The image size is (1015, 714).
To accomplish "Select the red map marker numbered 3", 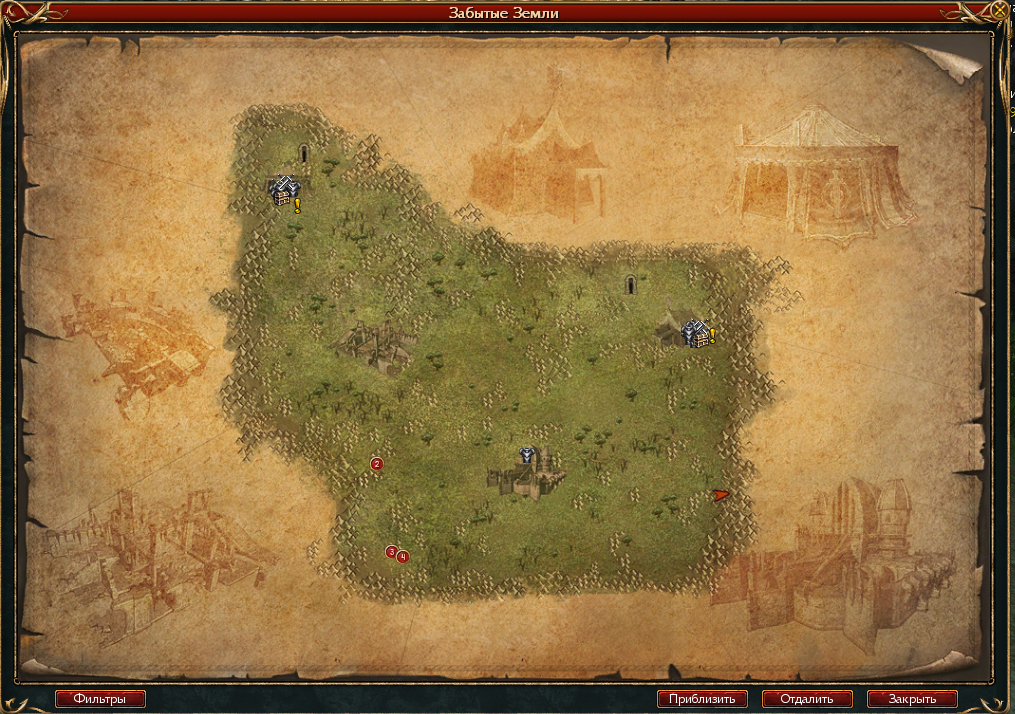I will click(x=391, y=551).
